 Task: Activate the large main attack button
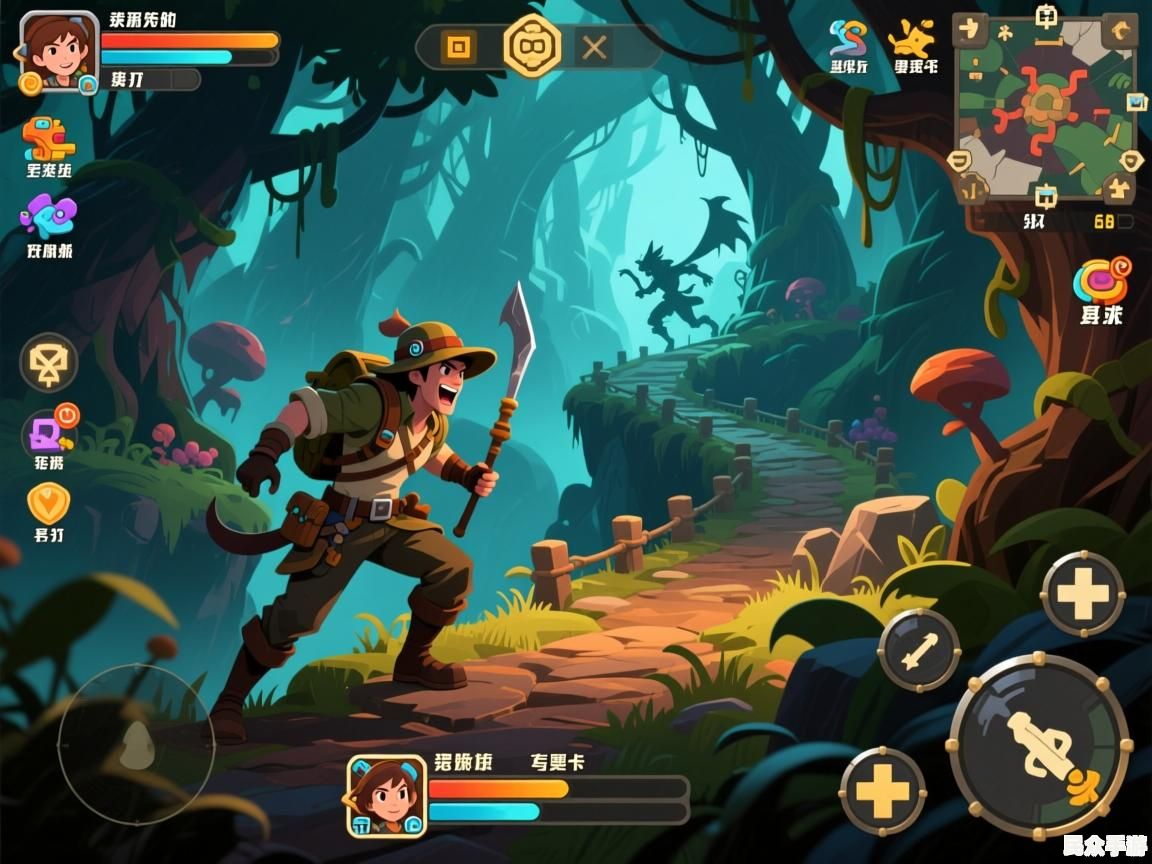pos(1038,745)
